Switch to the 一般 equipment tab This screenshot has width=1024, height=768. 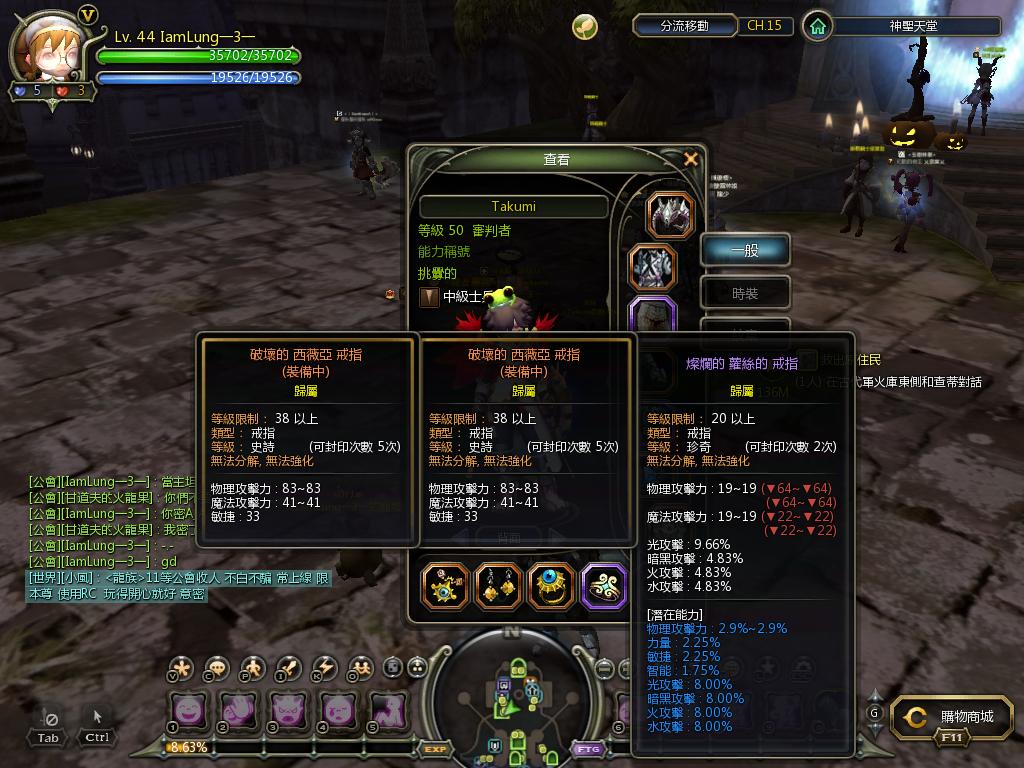(745, 251)
